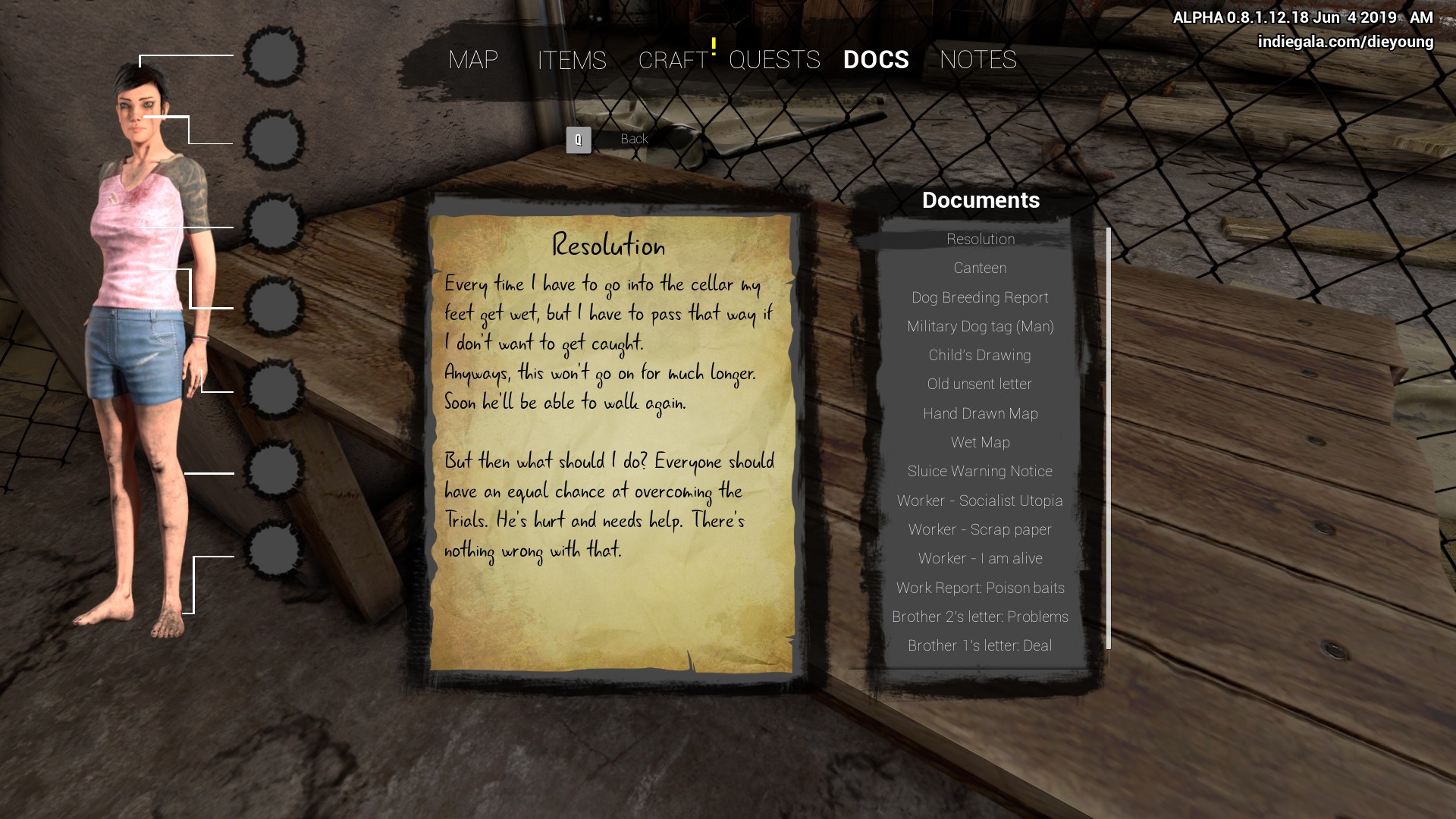Open the Dog Breeding Report document
The height and width of the screenshot is (819, 1456).
coord(980,297)
